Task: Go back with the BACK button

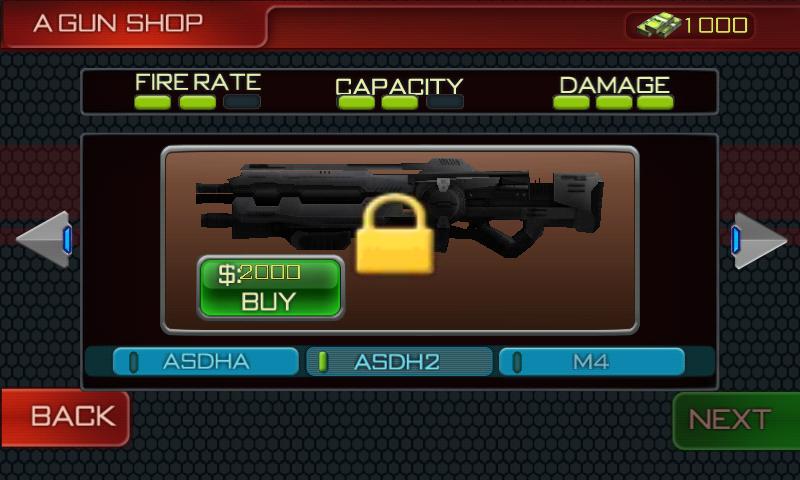Action: point(65,417)
